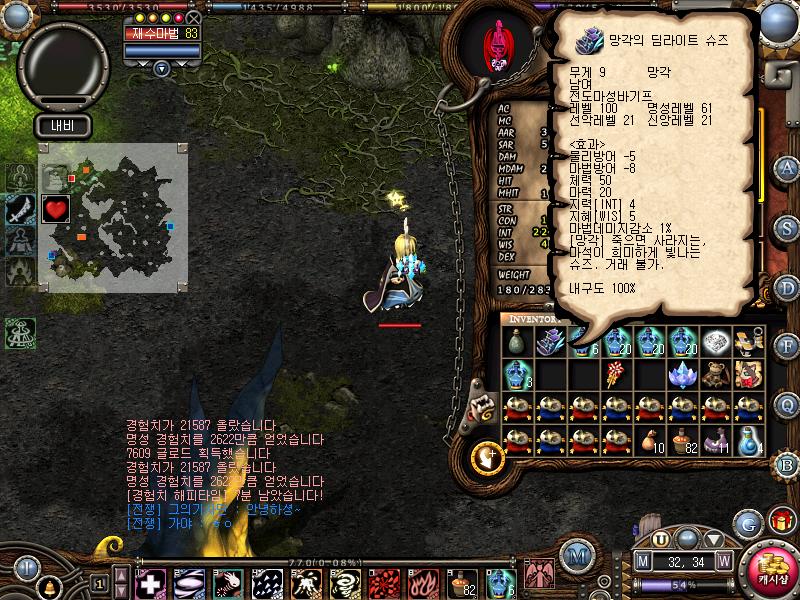
Task: Click the round Q side button
Action: [x=787, y=404]
